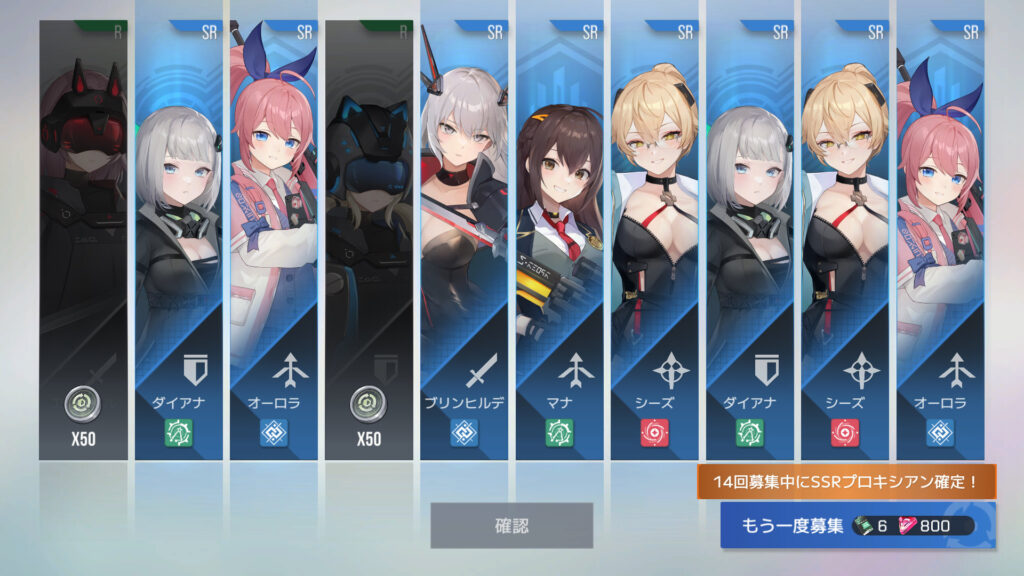This screenshot has height=576, width=1024.
Task: Select the ブリンヒルデ SR card
Action: [464, 240]
